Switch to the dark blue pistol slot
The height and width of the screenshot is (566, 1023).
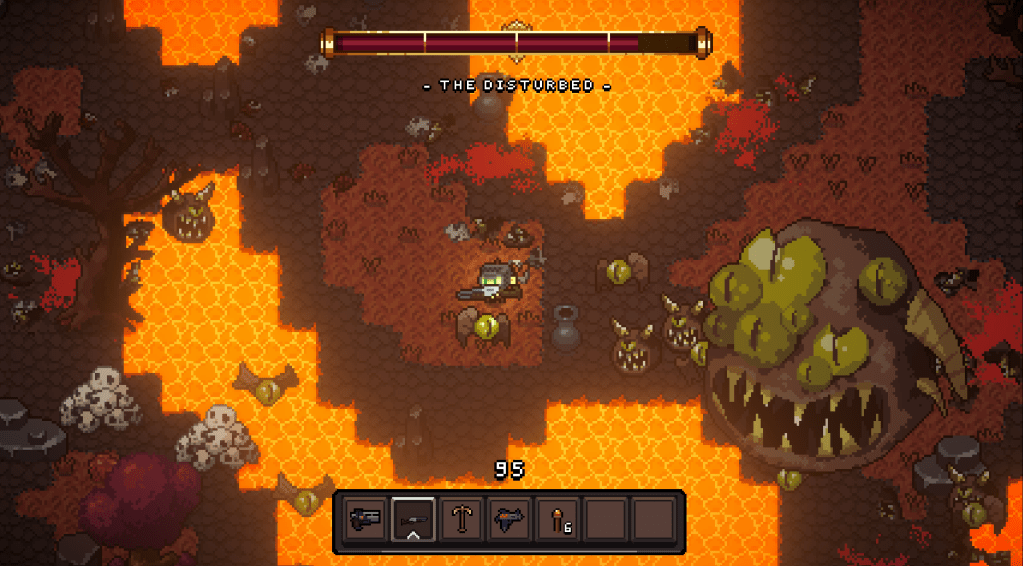pos(509,520)
